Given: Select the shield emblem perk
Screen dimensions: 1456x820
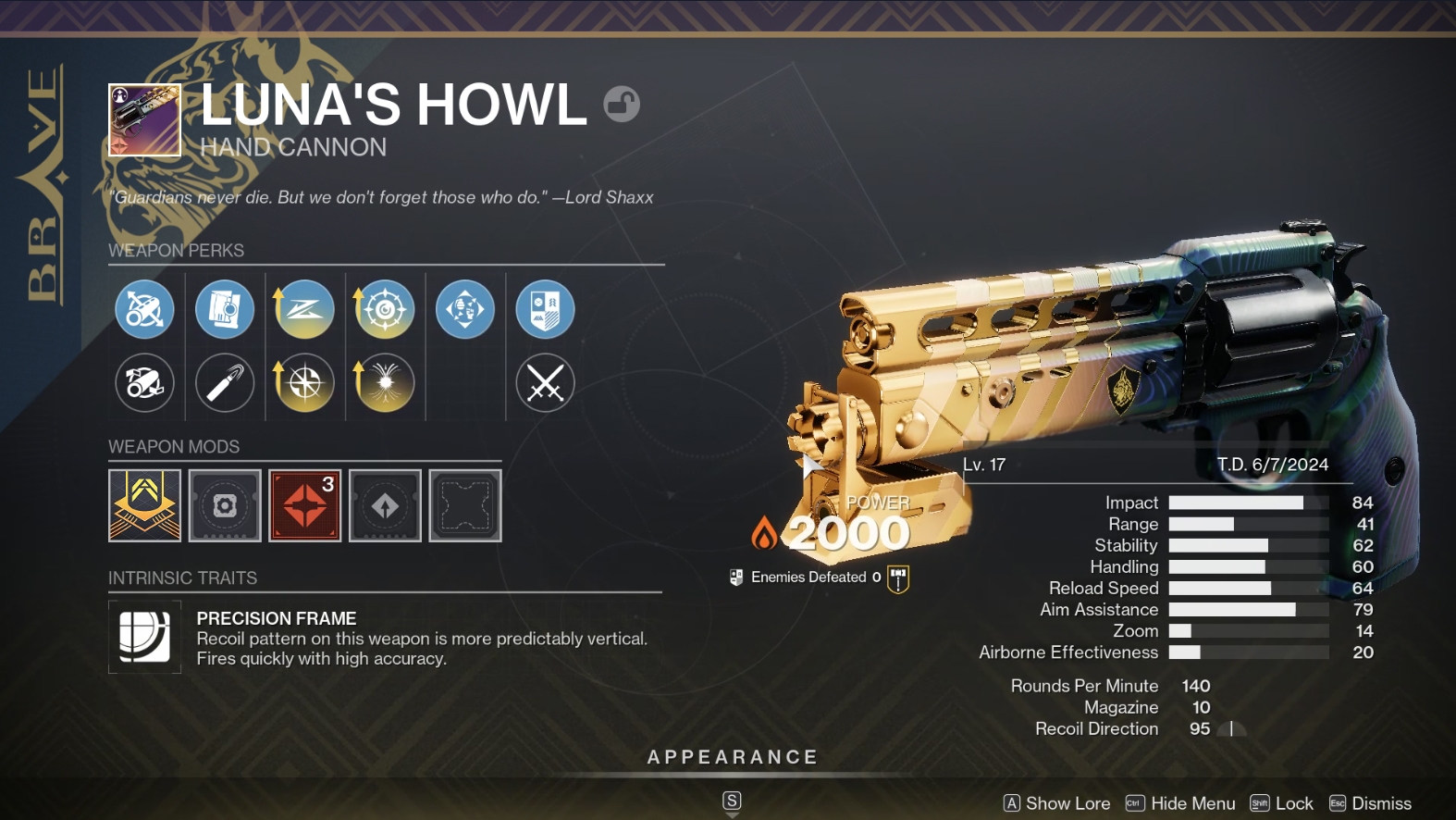Looking at the screenshot, I should (x=545, y=309).
